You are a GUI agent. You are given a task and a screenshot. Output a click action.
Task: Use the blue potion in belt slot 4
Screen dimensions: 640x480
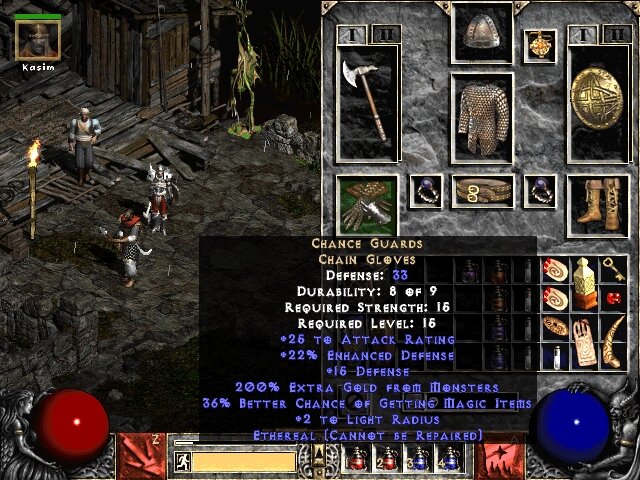(x=451, y=458)
